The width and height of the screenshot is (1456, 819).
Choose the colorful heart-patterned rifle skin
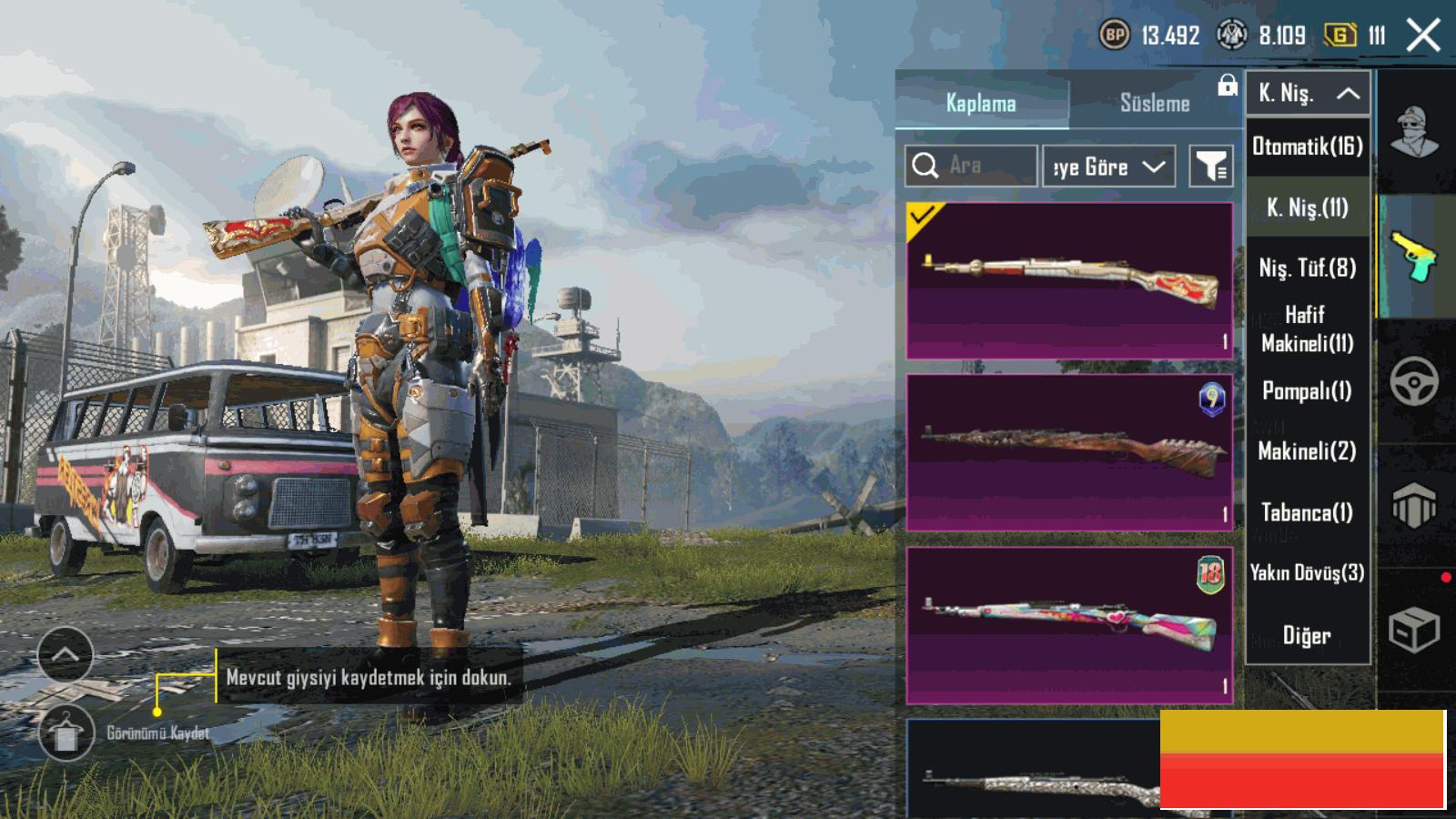[x=1069, y=625]
